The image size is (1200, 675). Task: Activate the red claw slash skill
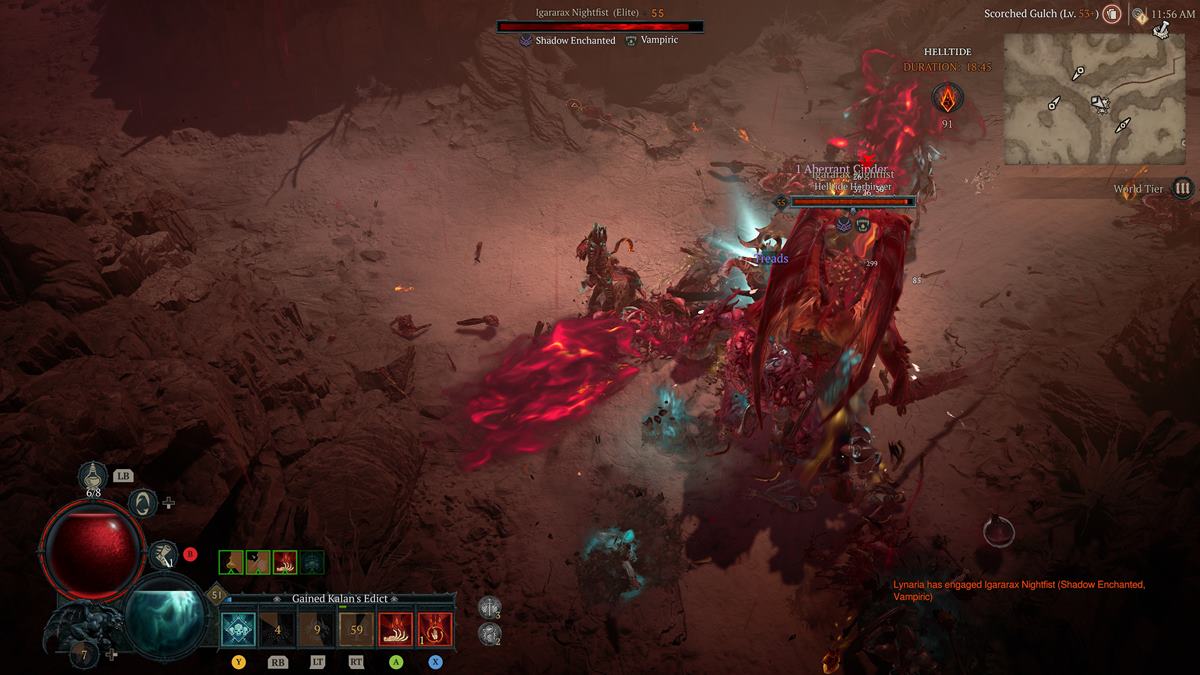(x=396, y=629)
